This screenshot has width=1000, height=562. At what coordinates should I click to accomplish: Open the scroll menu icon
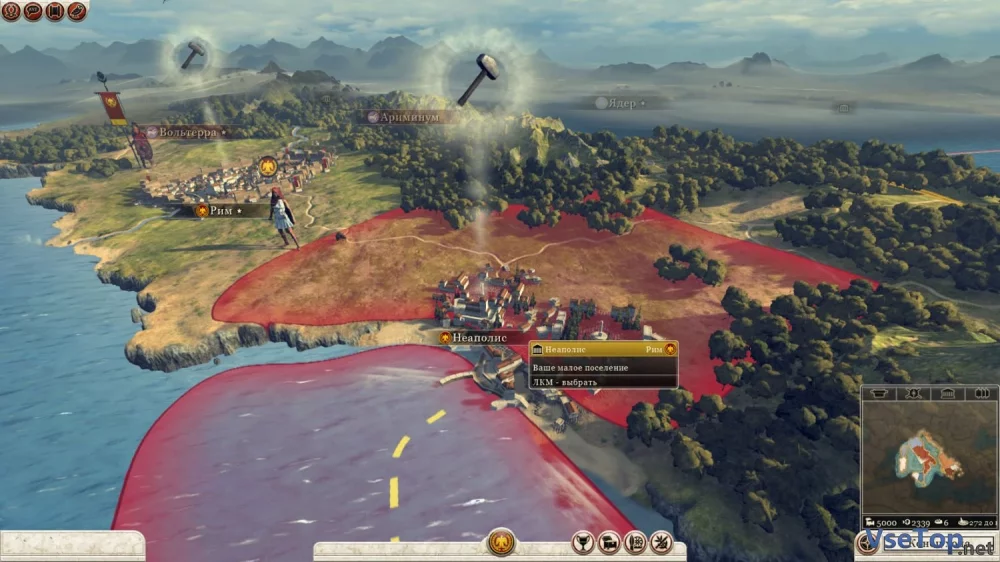pos(55,11)
